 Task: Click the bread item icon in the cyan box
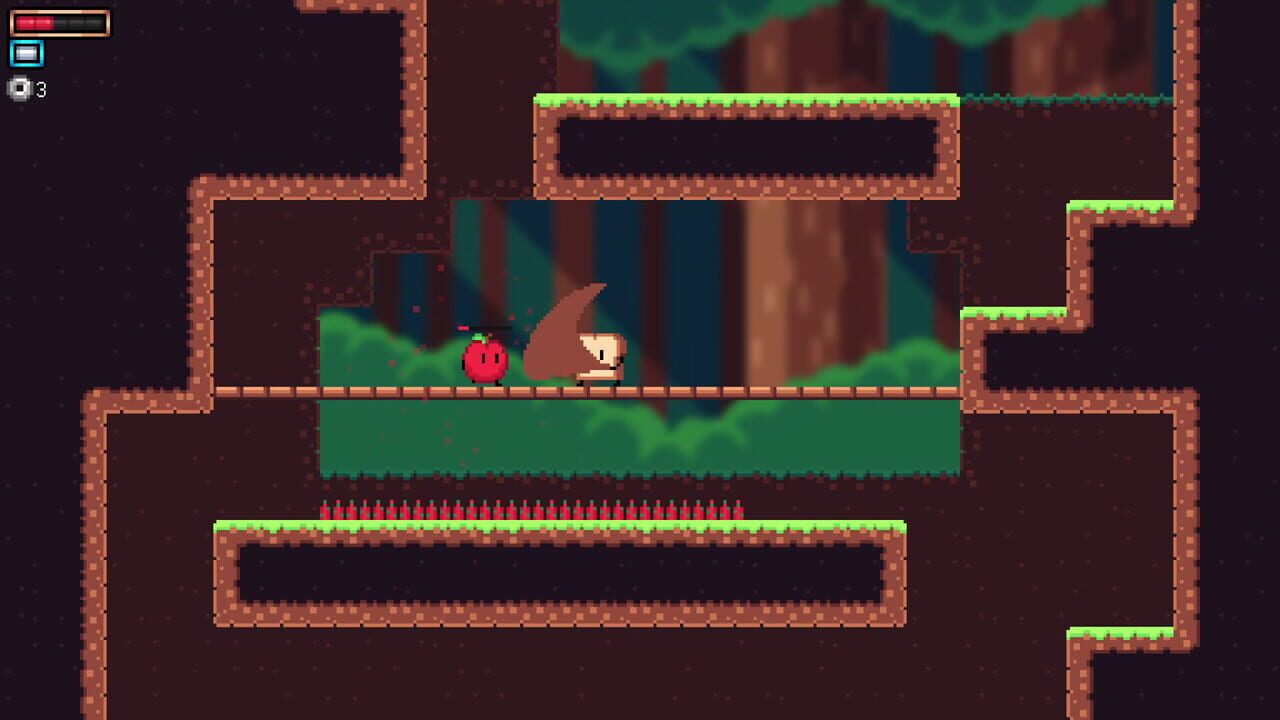click(x=26, y=53)
